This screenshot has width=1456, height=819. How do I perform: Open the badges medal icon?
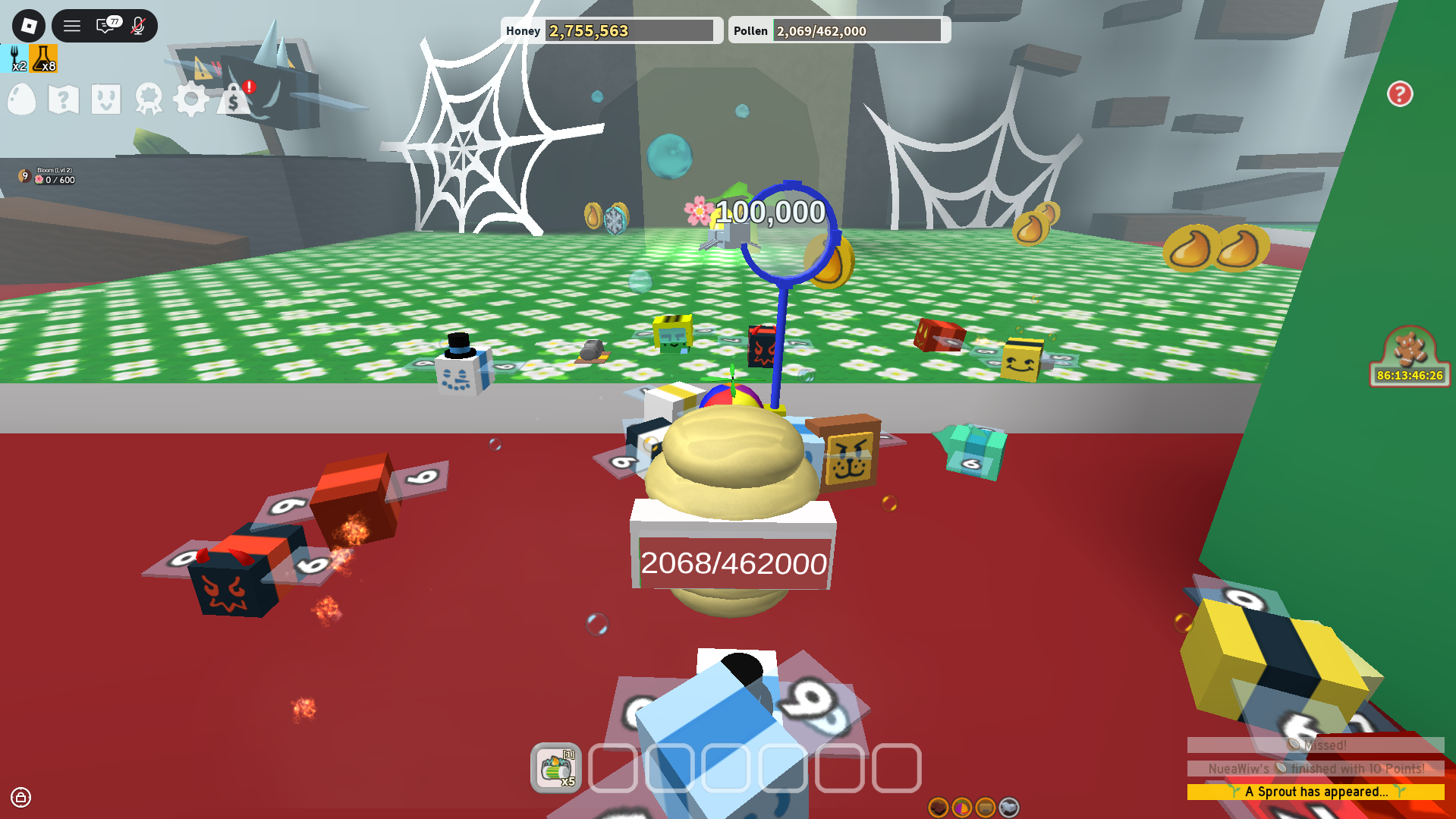tap(149, 99)
